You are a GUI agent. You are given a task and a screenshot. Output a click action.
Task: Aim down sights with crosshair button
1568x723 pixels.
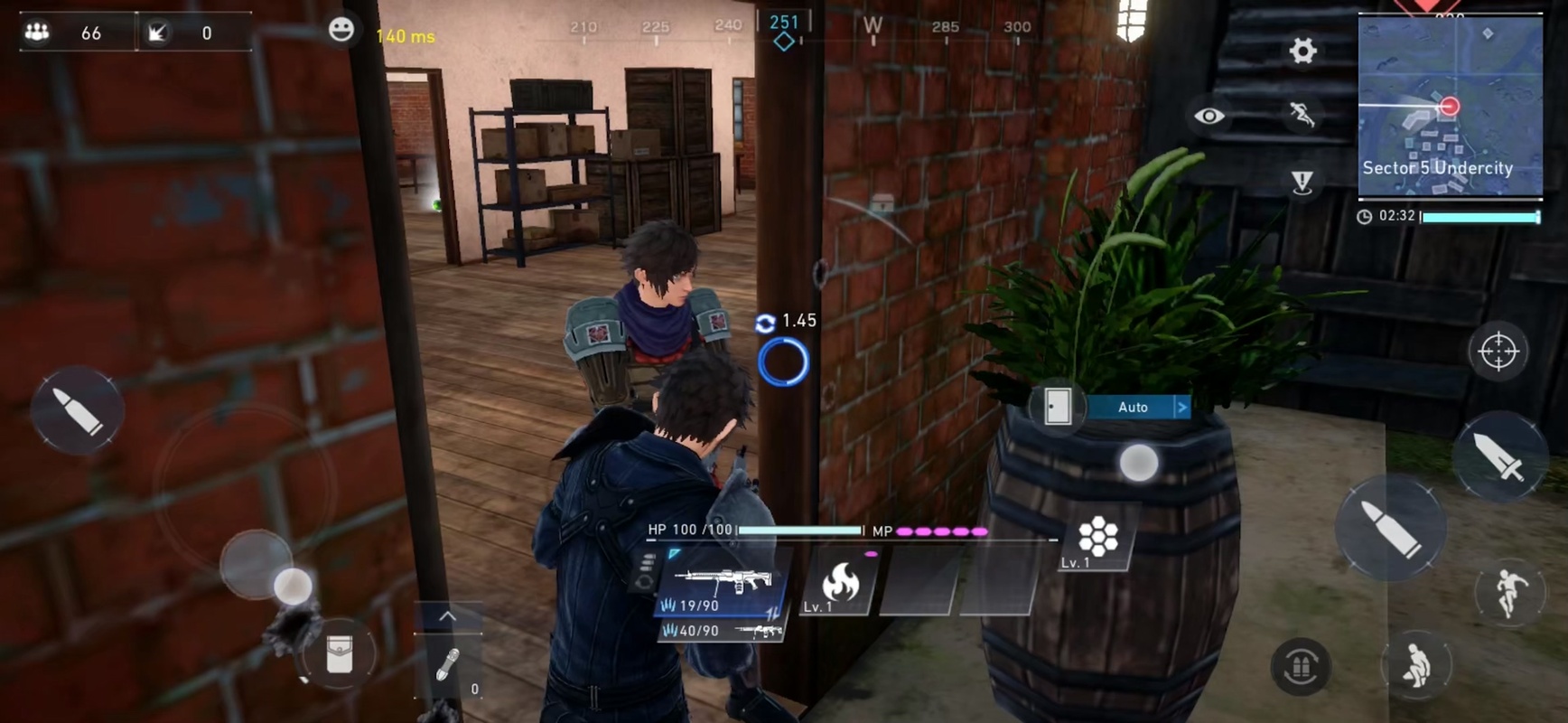coord(1498,351)
